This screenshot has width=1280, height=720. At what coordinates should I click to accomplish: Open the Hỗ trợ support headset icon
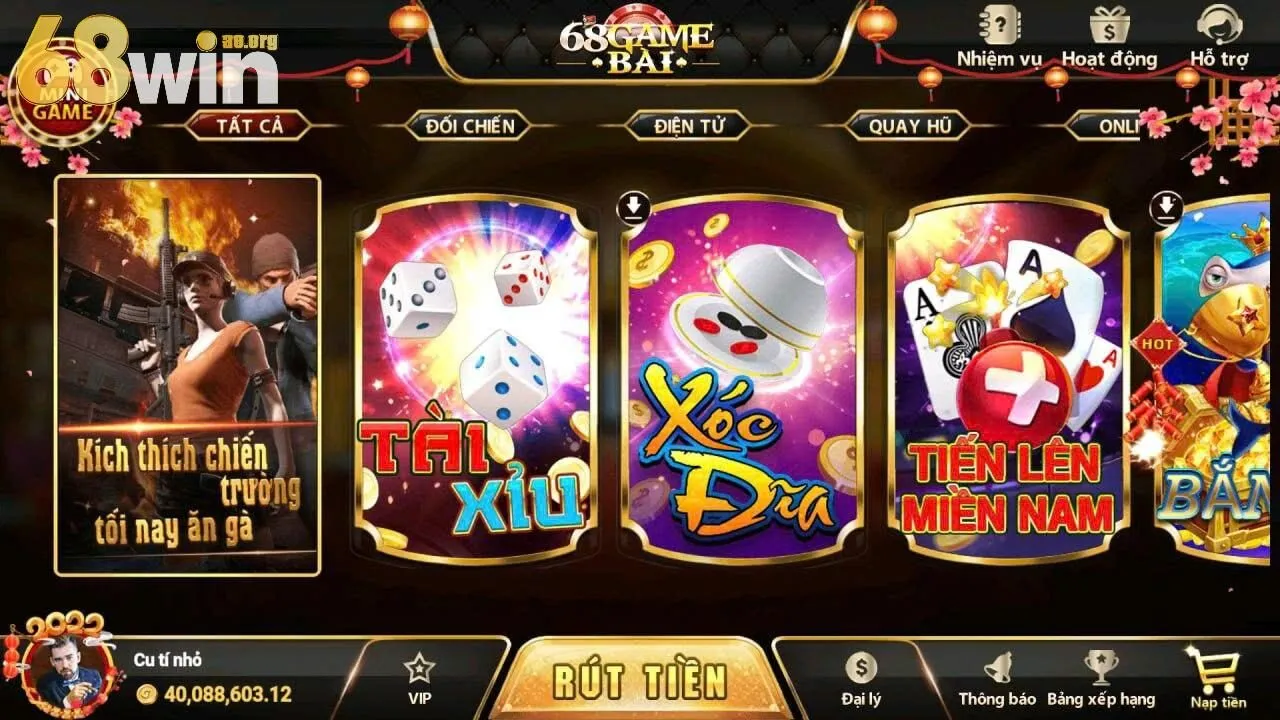(1219, 25)
